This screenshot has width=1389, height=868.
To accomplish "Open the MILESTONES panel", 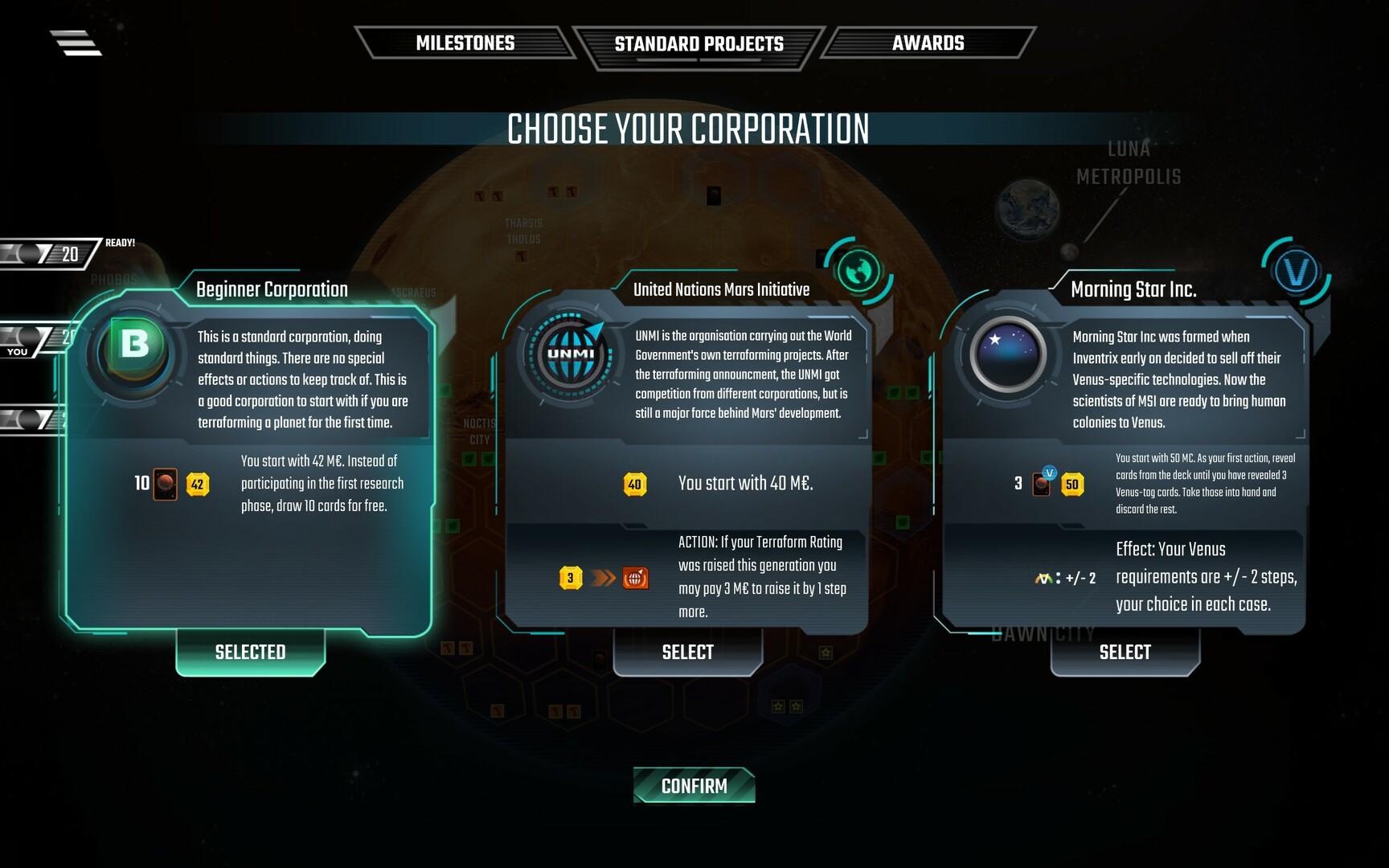I will [x=465, y=43].
